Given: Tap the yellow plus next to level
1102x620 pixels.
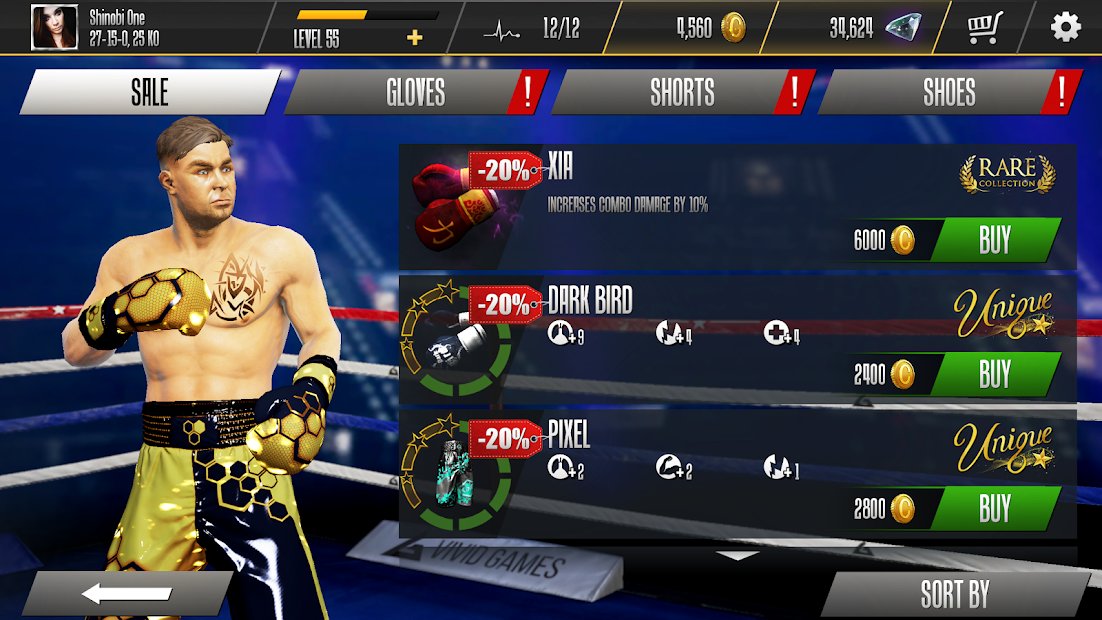Looking at the screenshot, I should 415,38.
